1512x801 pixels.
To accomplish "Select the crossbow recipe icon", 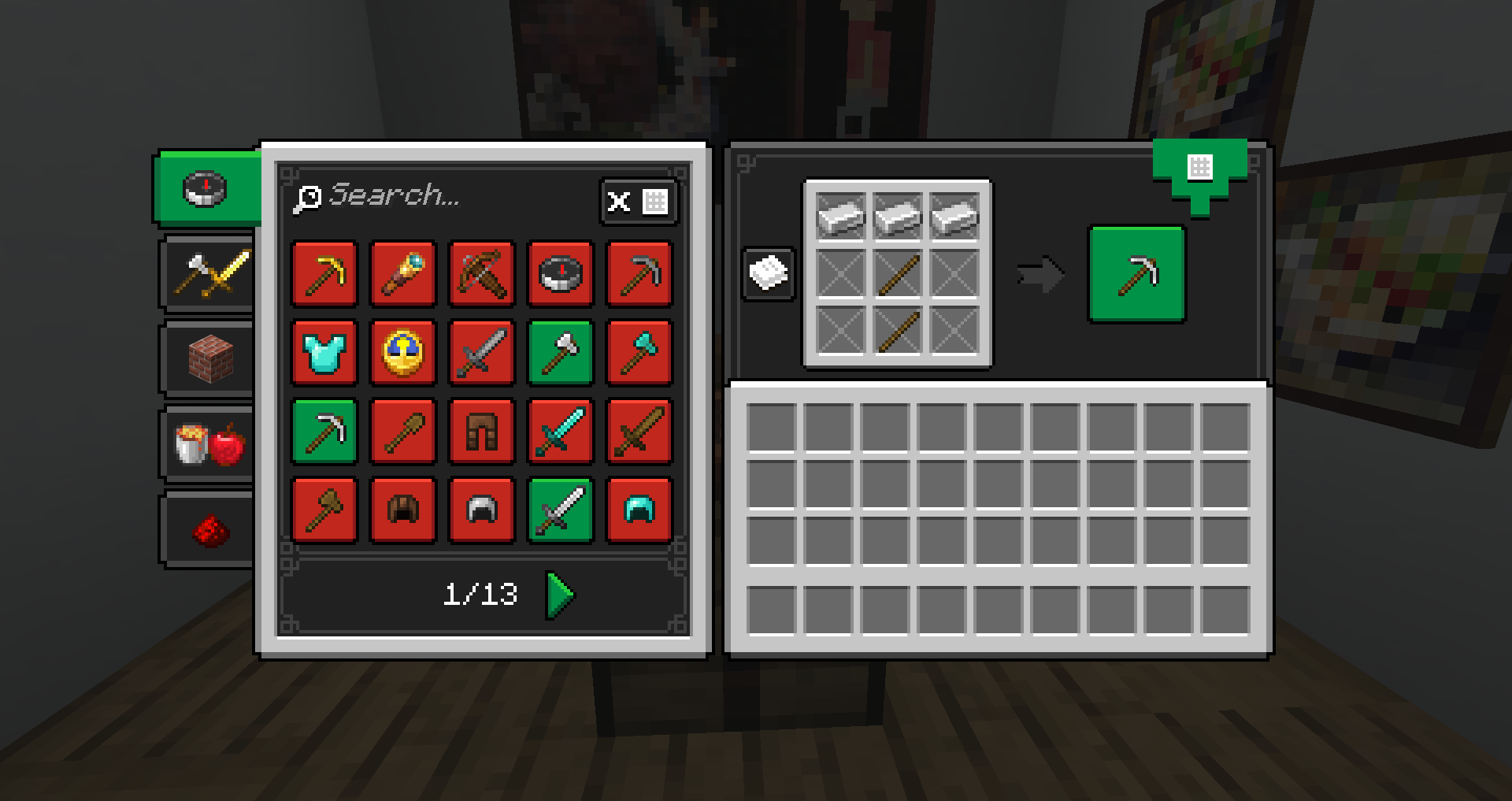I will pos(481,275).
